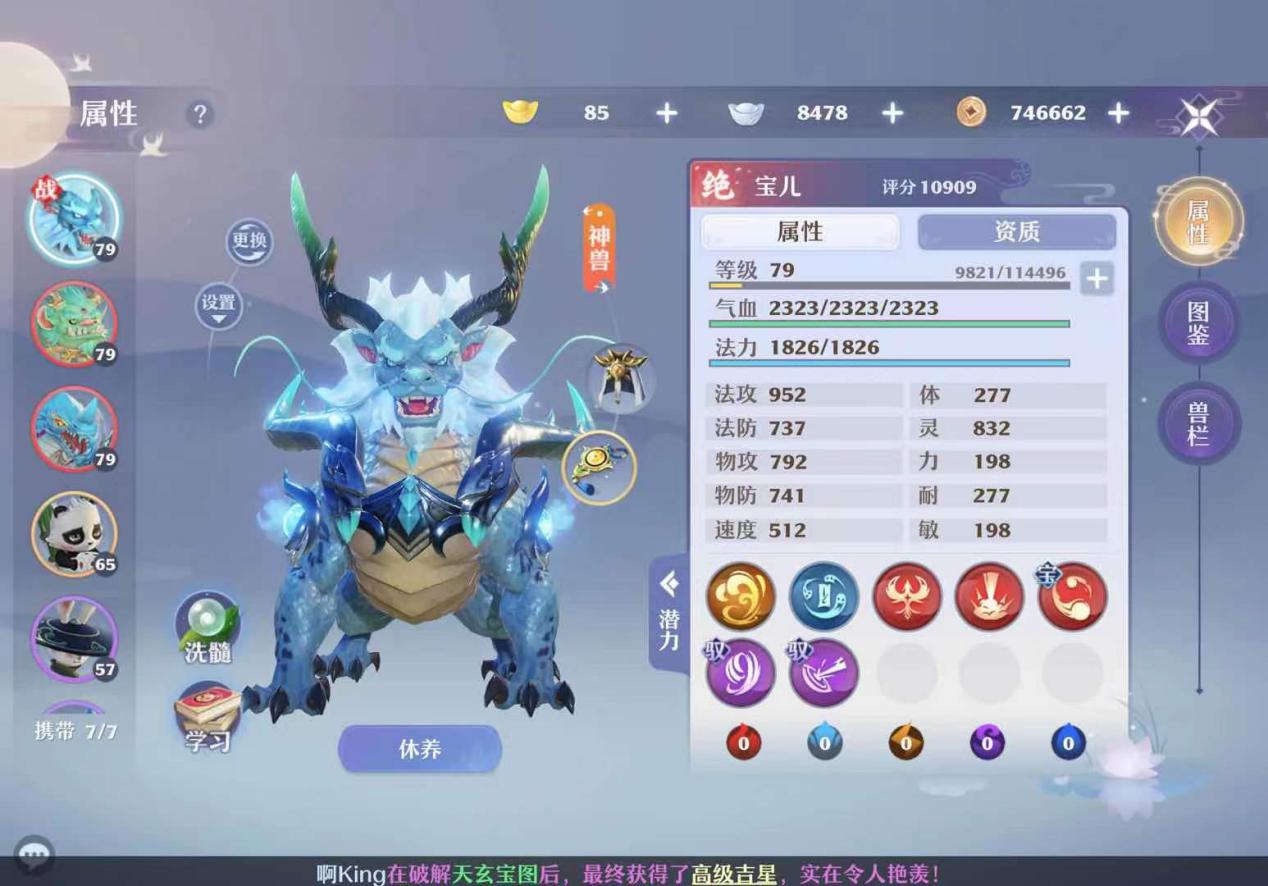Screen dimensions: 1268x886
Task: Add more gold ingots
Action: pyautogui.click(x=667, y=113)
